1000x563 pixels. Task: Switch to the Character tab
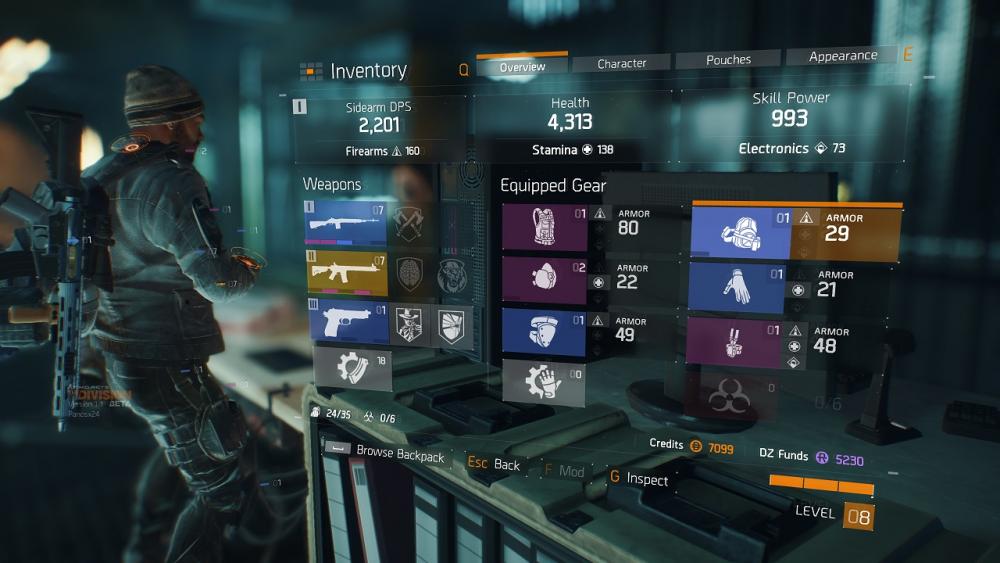click(x=622, y=64)
